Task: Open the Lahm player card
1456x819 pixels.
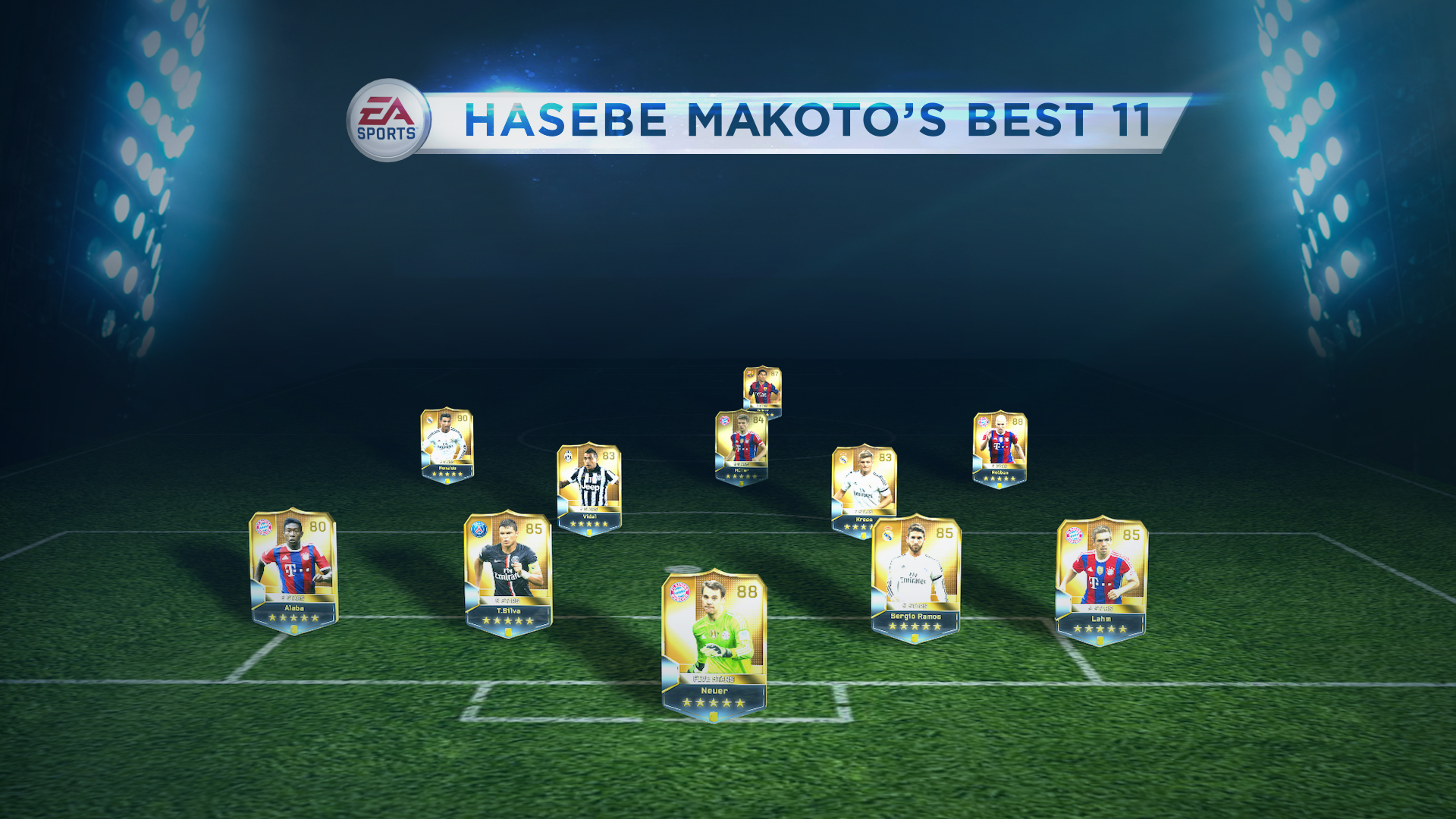Action: point(1101,581)
